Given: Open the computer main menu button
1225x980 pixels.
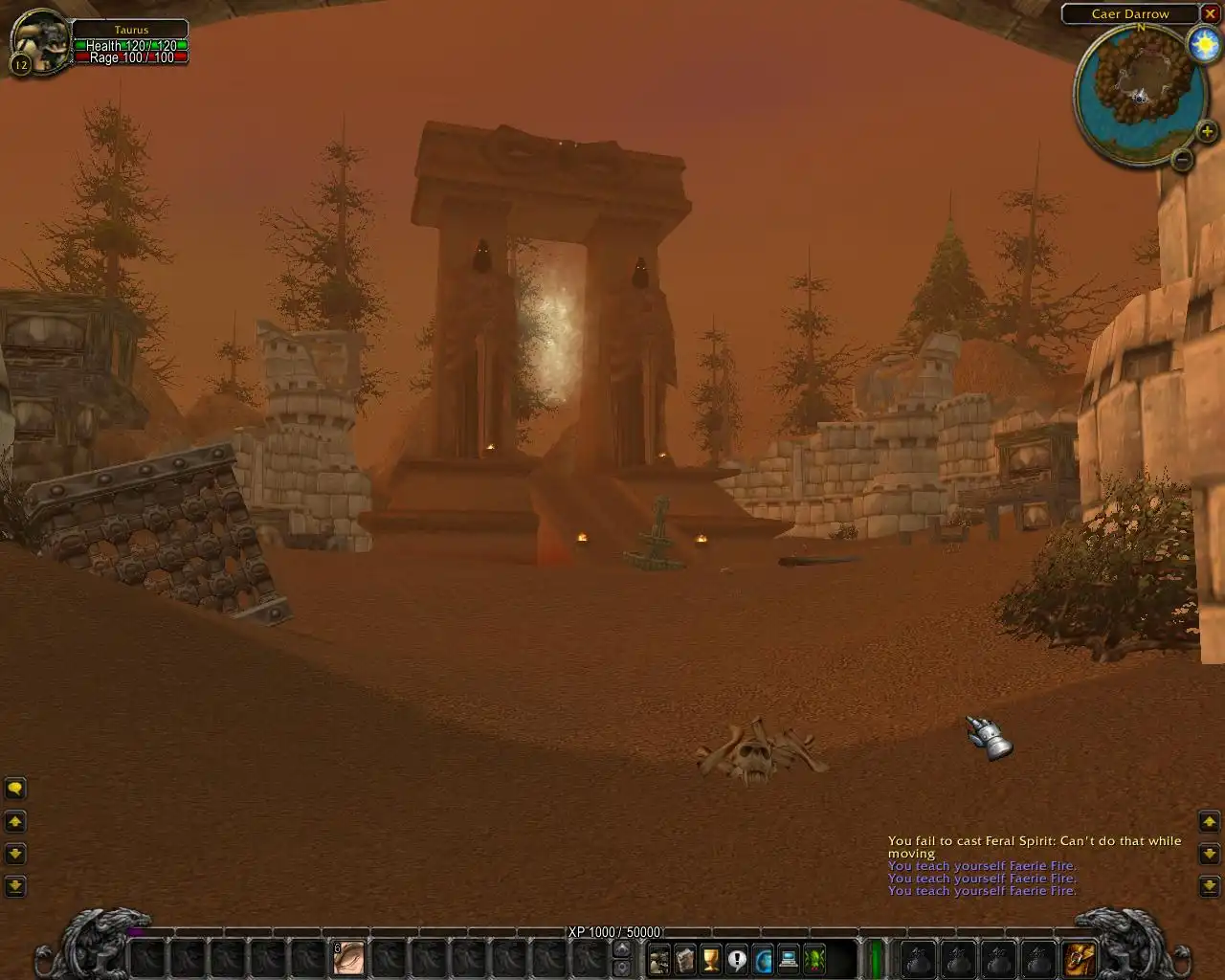Looking at the screenshot, I should 789,958.
